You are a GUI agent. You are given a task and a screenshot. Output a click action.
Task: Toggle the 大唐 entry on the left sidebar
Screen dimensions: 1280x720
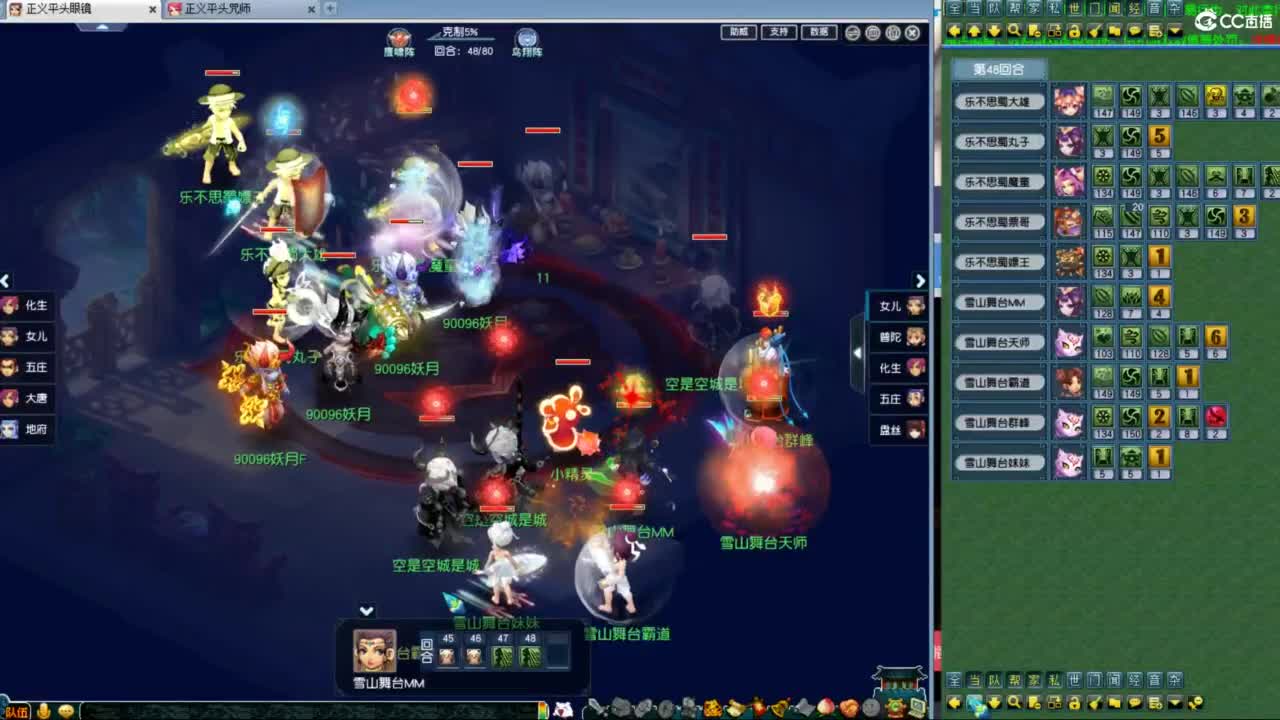(x=28, y=398)
